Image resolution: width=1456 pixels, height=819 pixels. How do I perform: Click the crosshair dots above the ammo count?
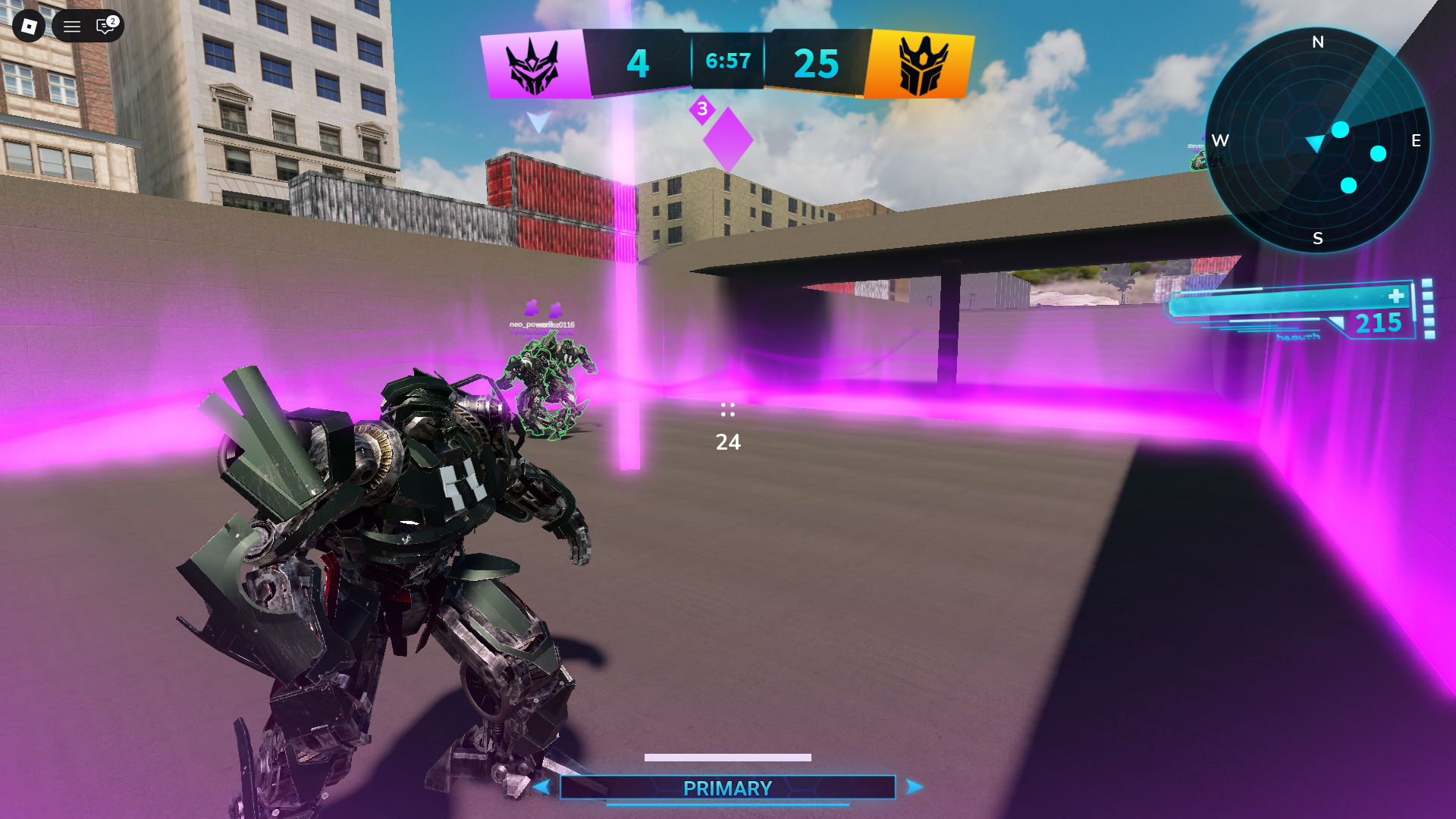pos(727,410)
